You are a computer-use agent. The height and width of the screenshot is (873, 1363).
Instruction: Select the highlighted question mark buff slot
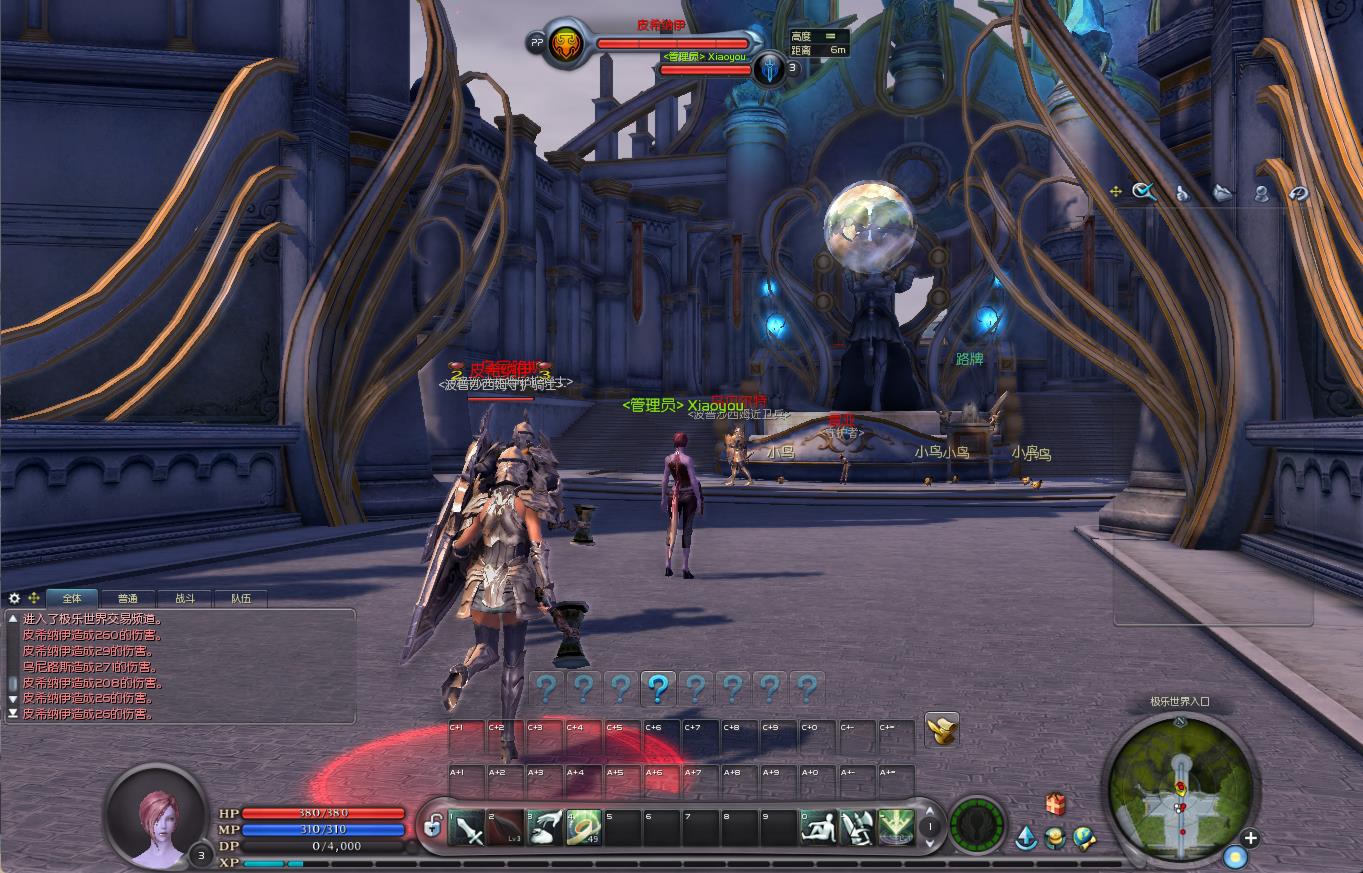pyautogui.click(x=658, y=688)
